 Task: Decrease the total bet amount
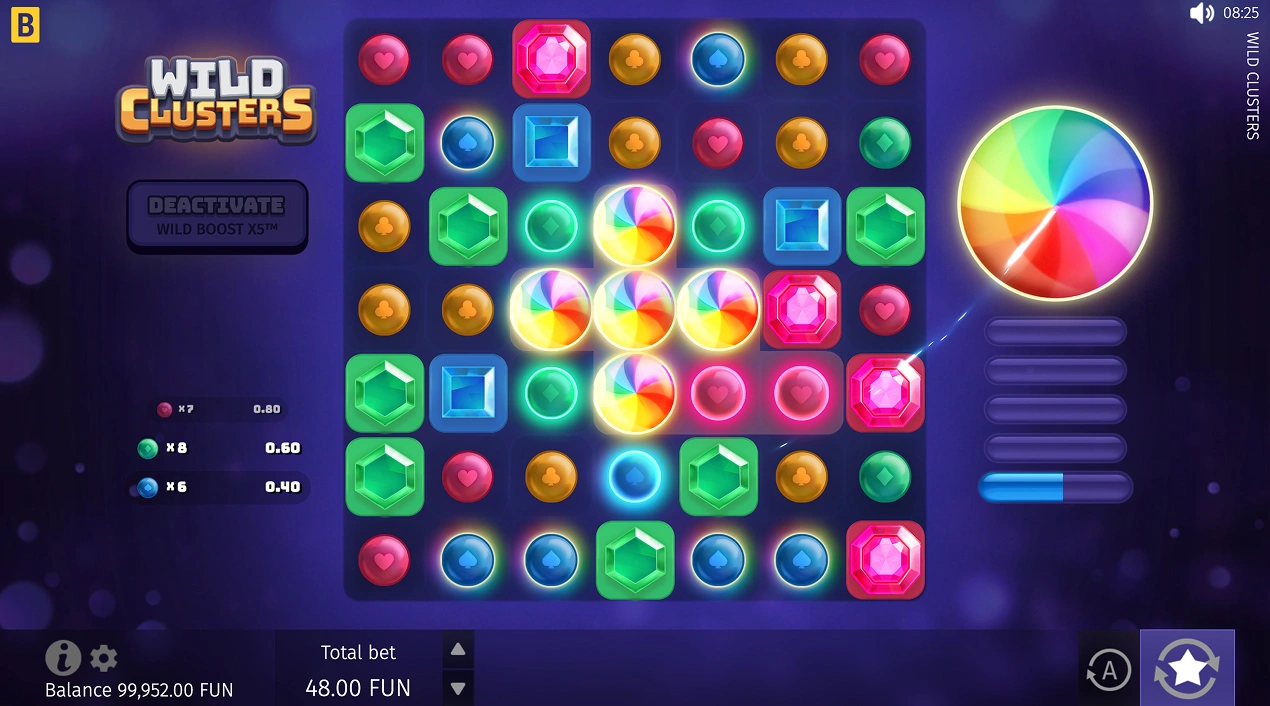[x=458, y=688]
